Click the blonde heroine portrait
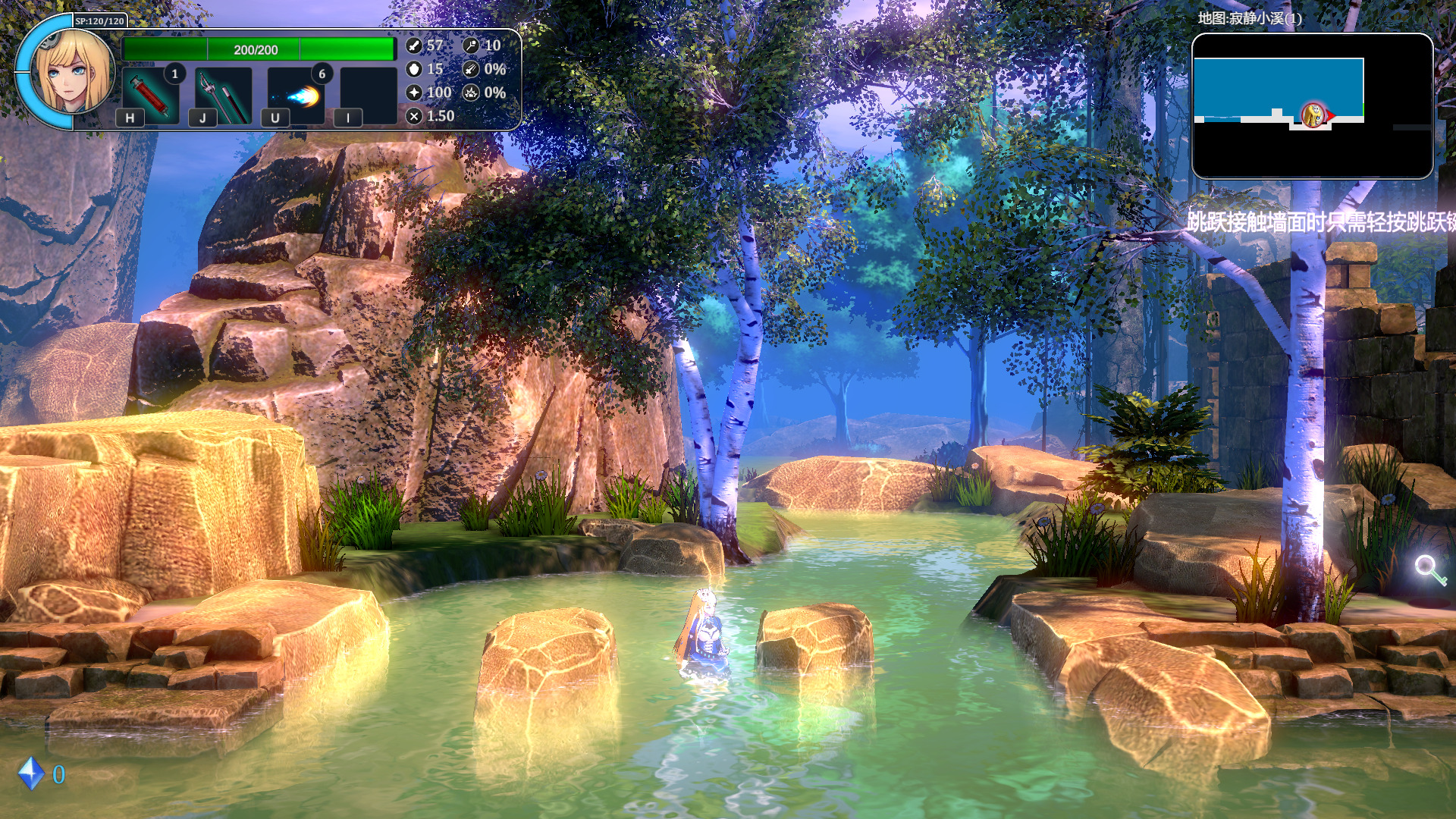This screenshot has width=1456, height=819. point(74,70)
